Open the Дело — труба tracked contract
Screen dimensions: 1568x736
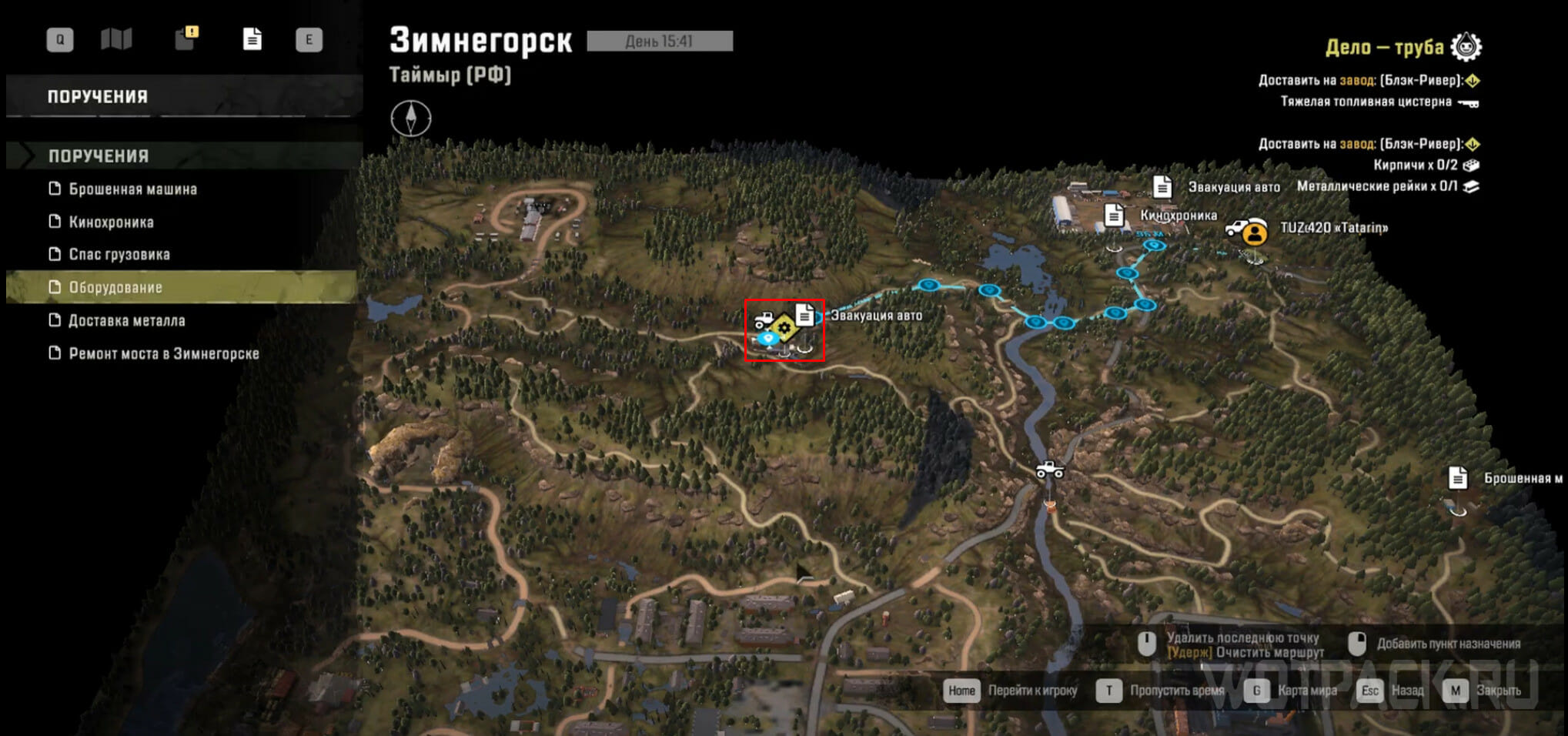tap(1384, 47)
